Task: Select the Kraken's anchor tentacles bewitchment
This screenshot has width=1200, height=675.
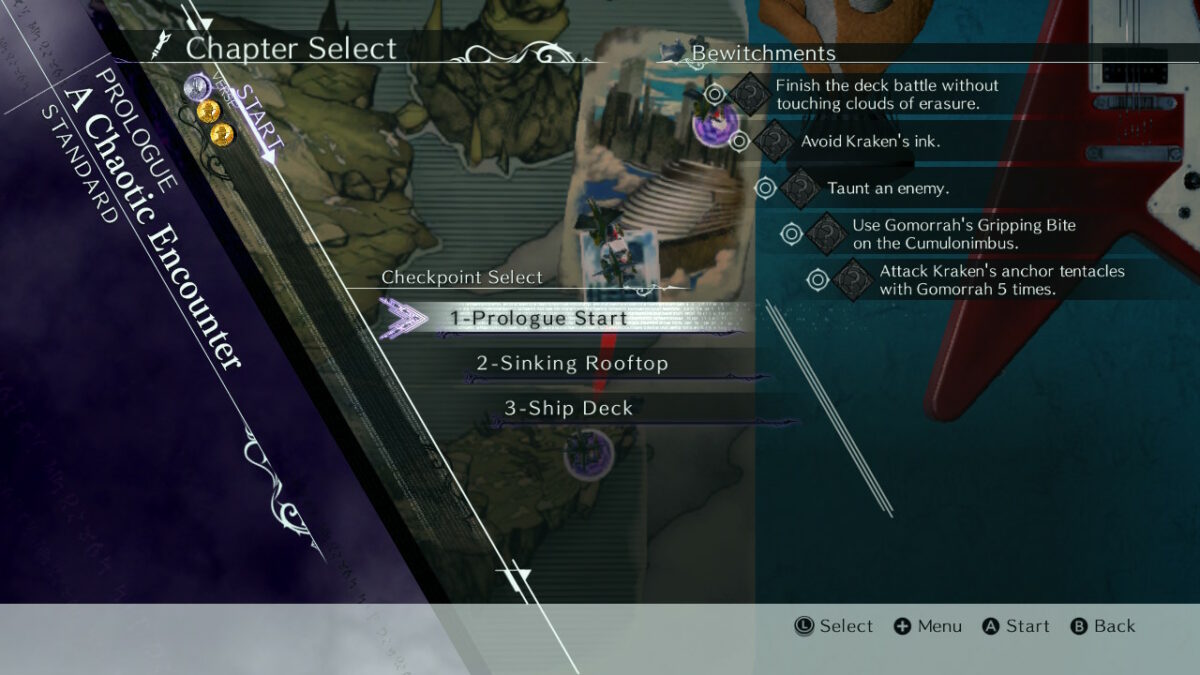Action: (1001, 280)
